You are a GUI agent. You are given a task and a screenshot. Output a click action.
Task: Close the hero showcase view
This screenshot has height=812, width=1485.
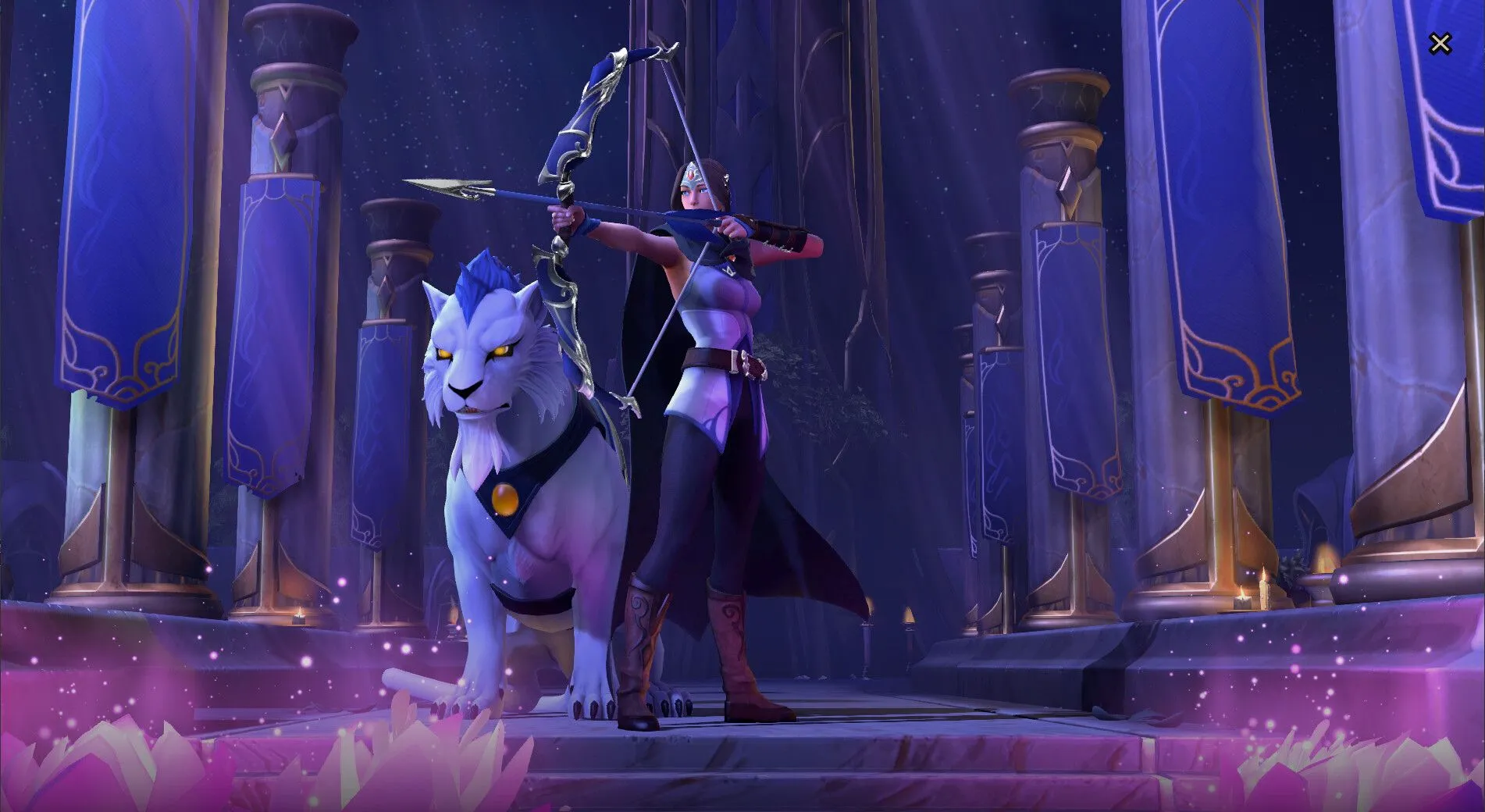1440,44
